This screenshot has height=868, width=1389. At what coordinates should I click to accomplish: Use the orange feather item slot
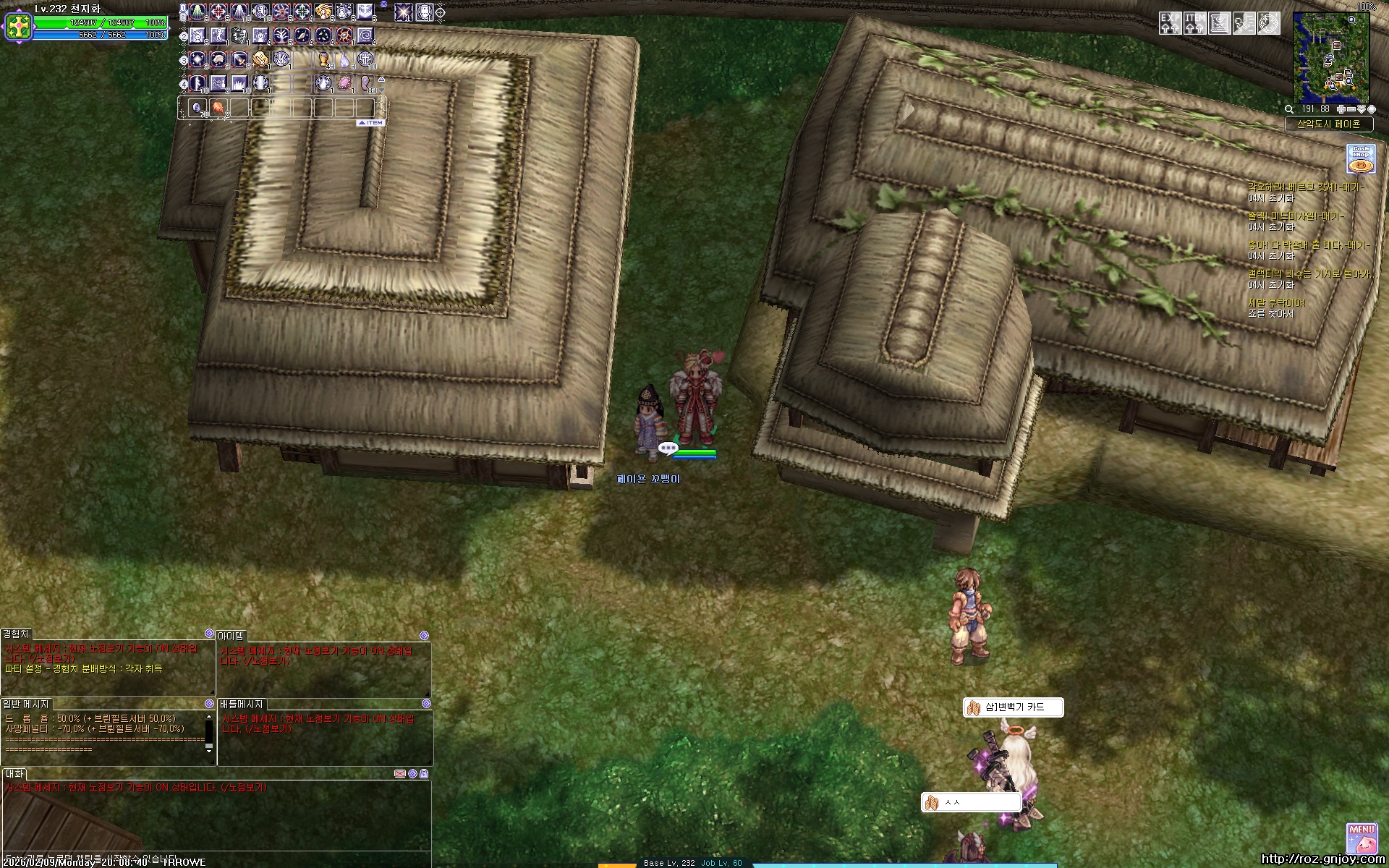pos(218,109)
